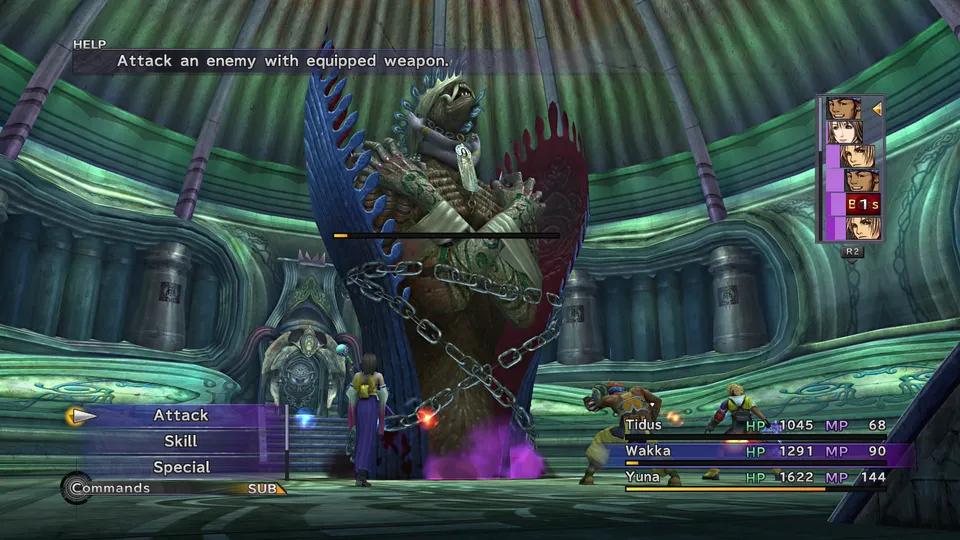The height and width of the screenshot is (540, 960).
Task: Click Wakka's portrait beside the yellow arrow
Action: click(844, 108)
